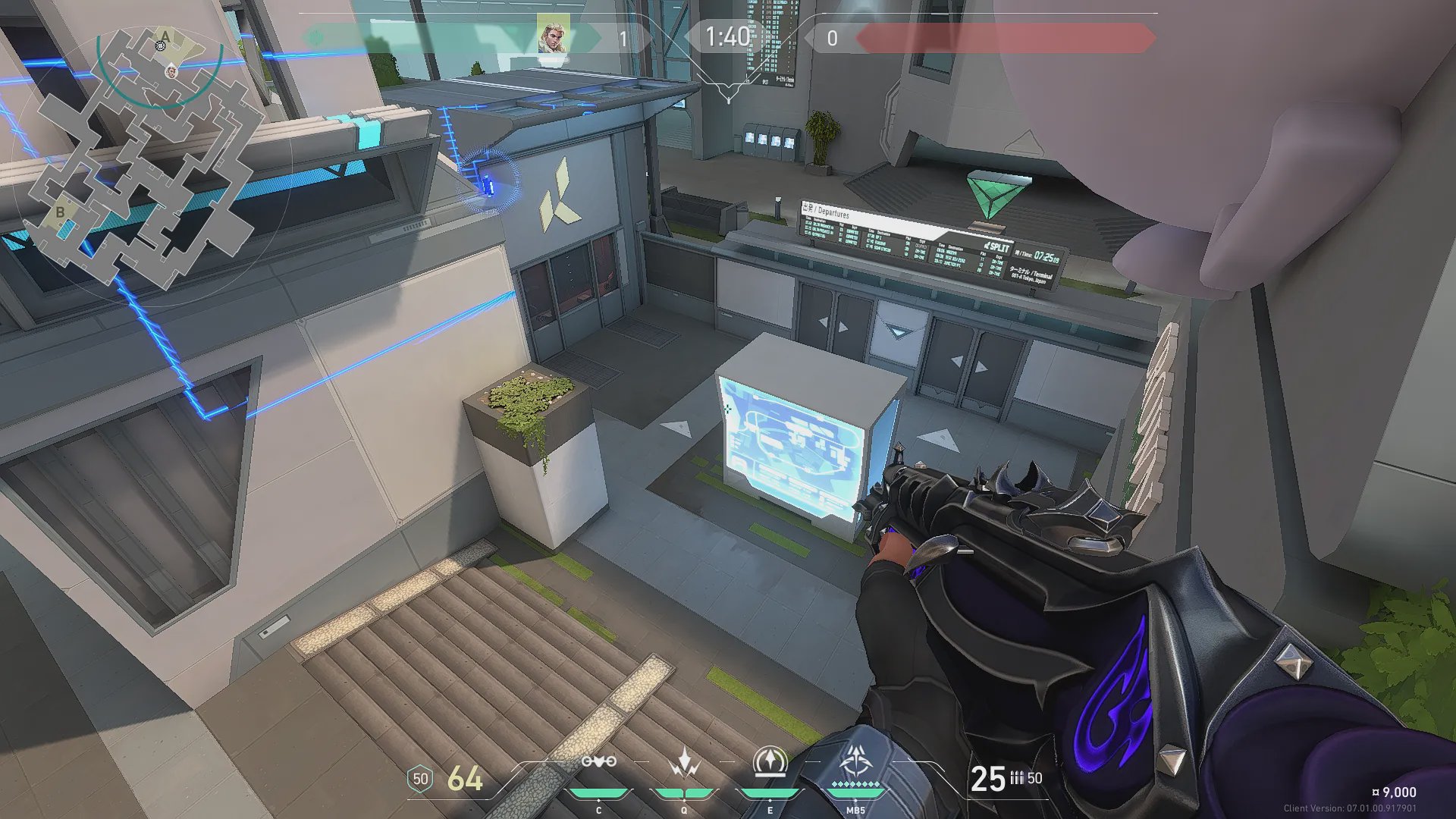Click the round target marker near A site
This screenshot has width=1456, height=819.
pos(160,46)
